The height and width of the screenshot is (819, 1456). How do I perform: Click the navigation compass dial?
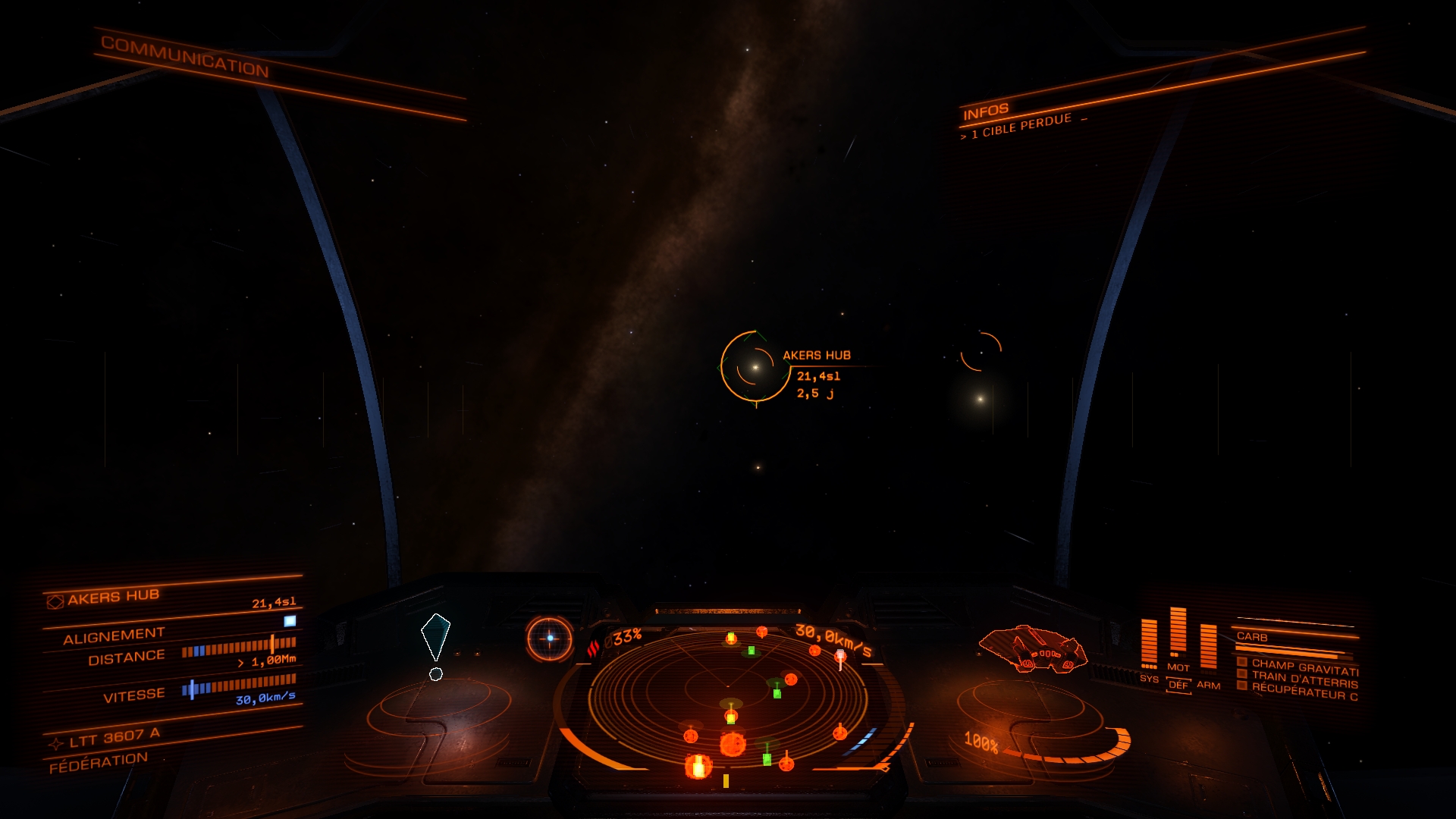550,639
